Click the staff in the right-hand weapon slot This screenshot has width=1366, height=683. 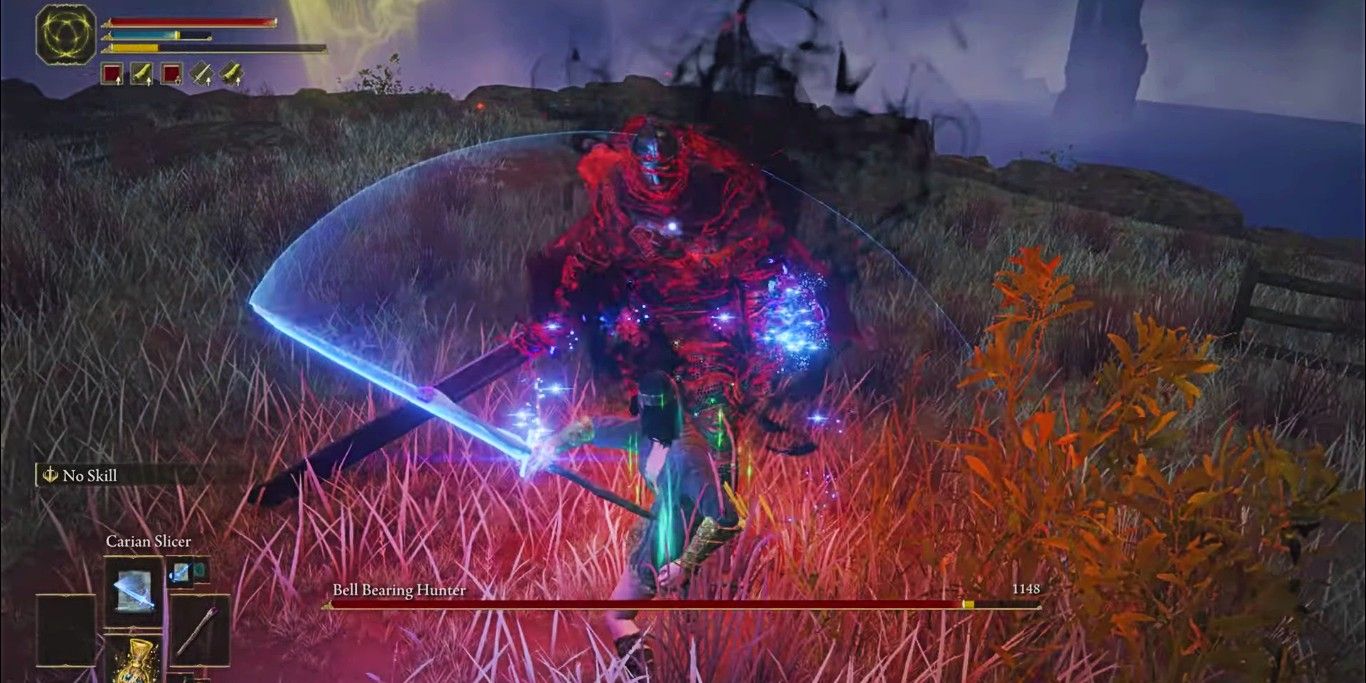click(198, 631)
